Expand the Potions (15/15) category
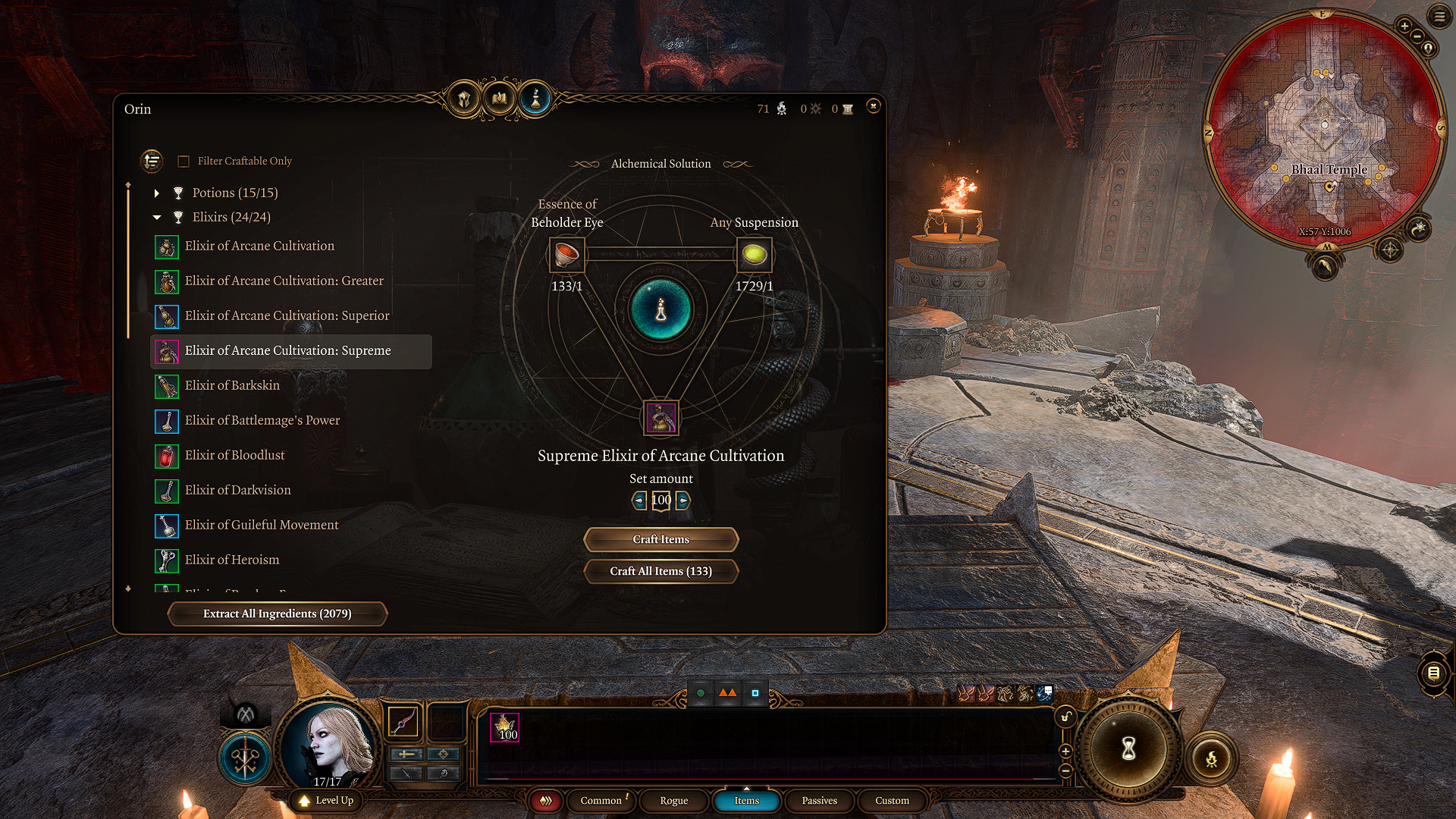Screen dimensions: 1456x819 (x=157, y=193)
